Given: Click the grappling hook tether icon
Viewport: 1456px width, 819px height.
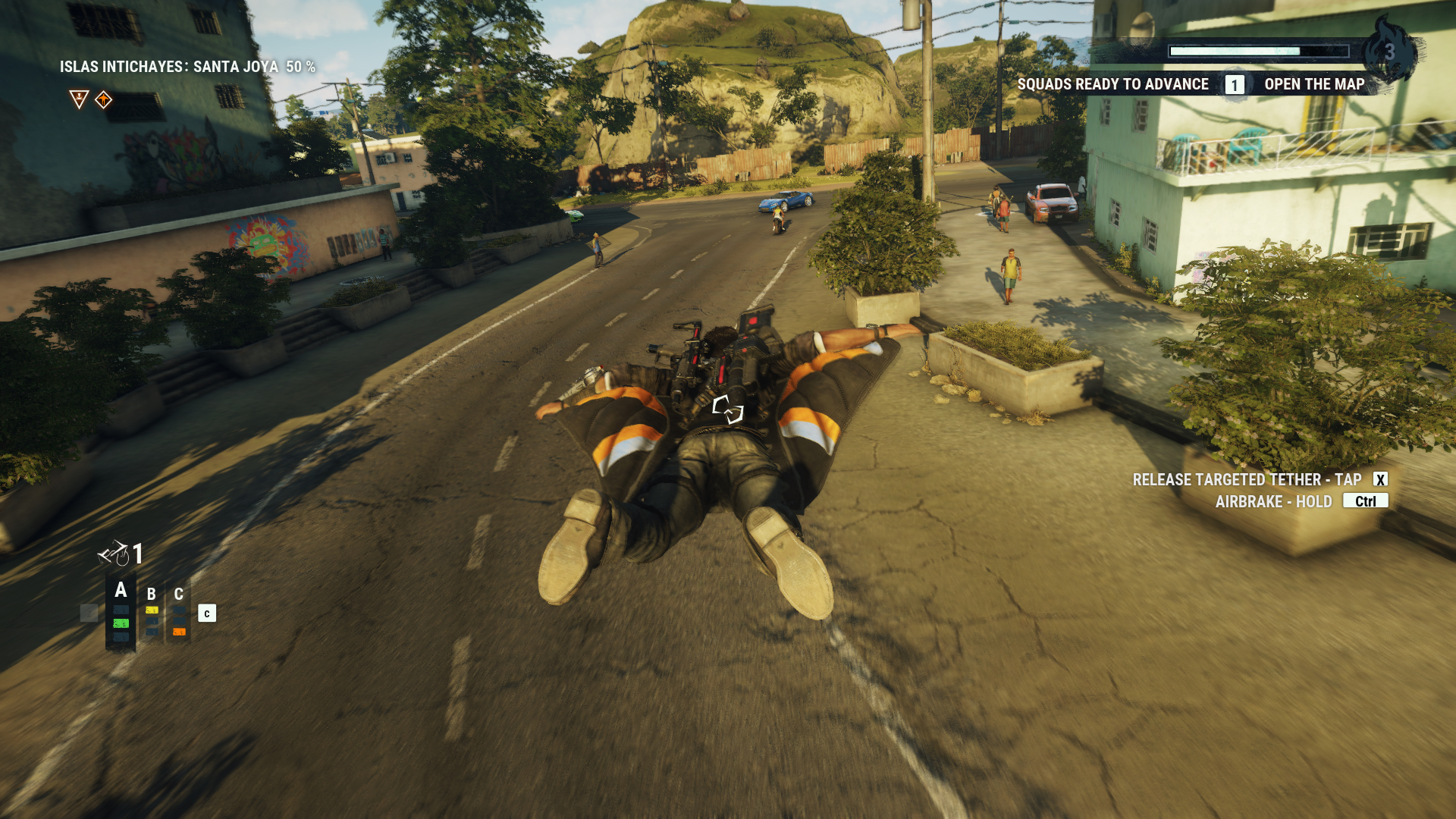Looking at the screenshot, I should pyautogui.click(x=114, y=554).
